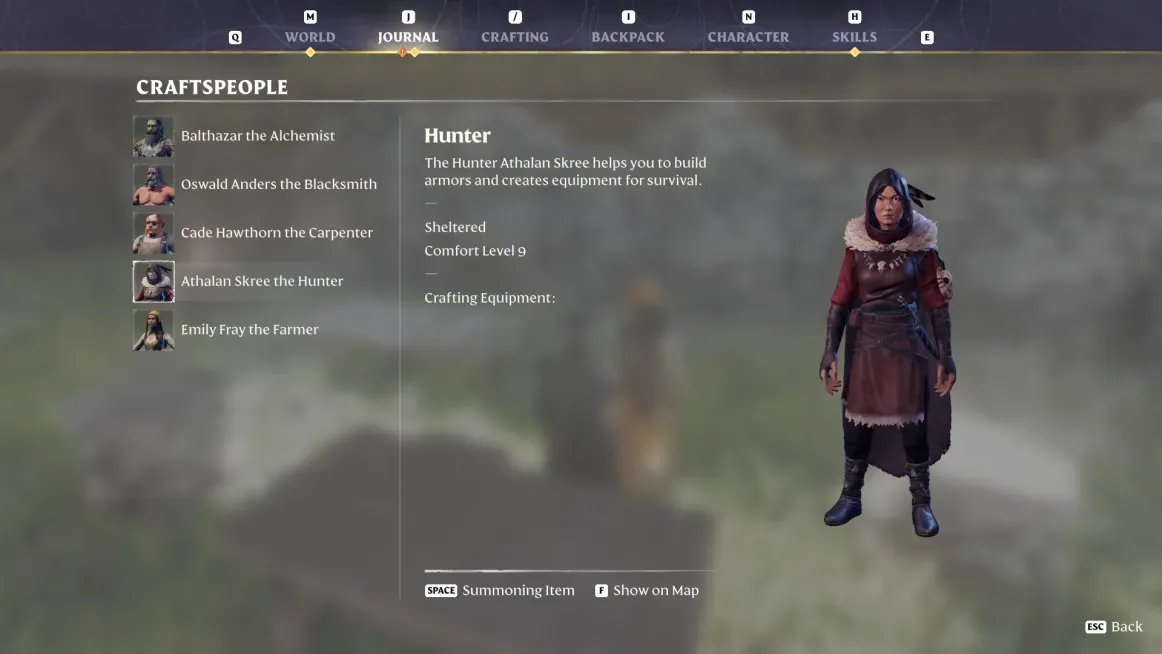Select Cade Hawthorn the Carpenter
Image resolution: width=1162 pixels, height=654 pixels.
point(276,233)
